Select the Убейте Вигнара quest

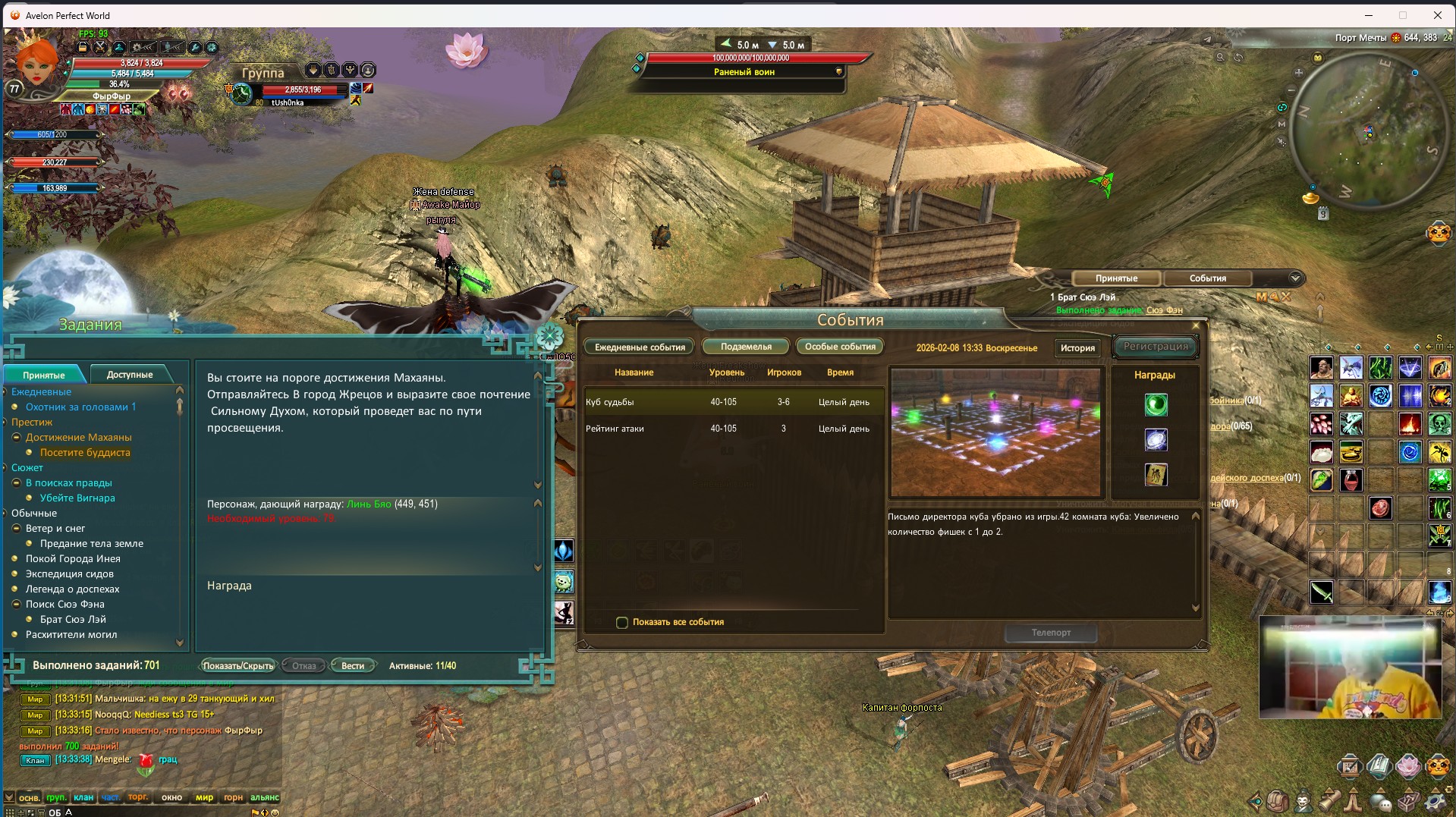77,498
